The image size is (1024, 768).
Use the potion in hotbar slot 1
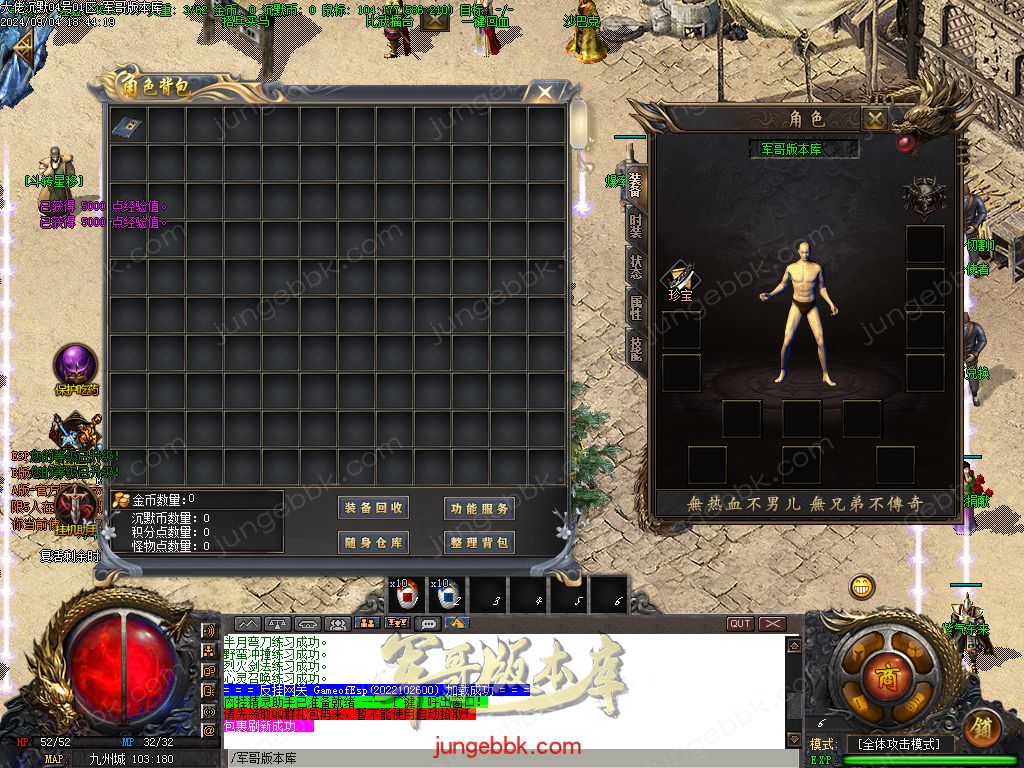coord(407,594)
